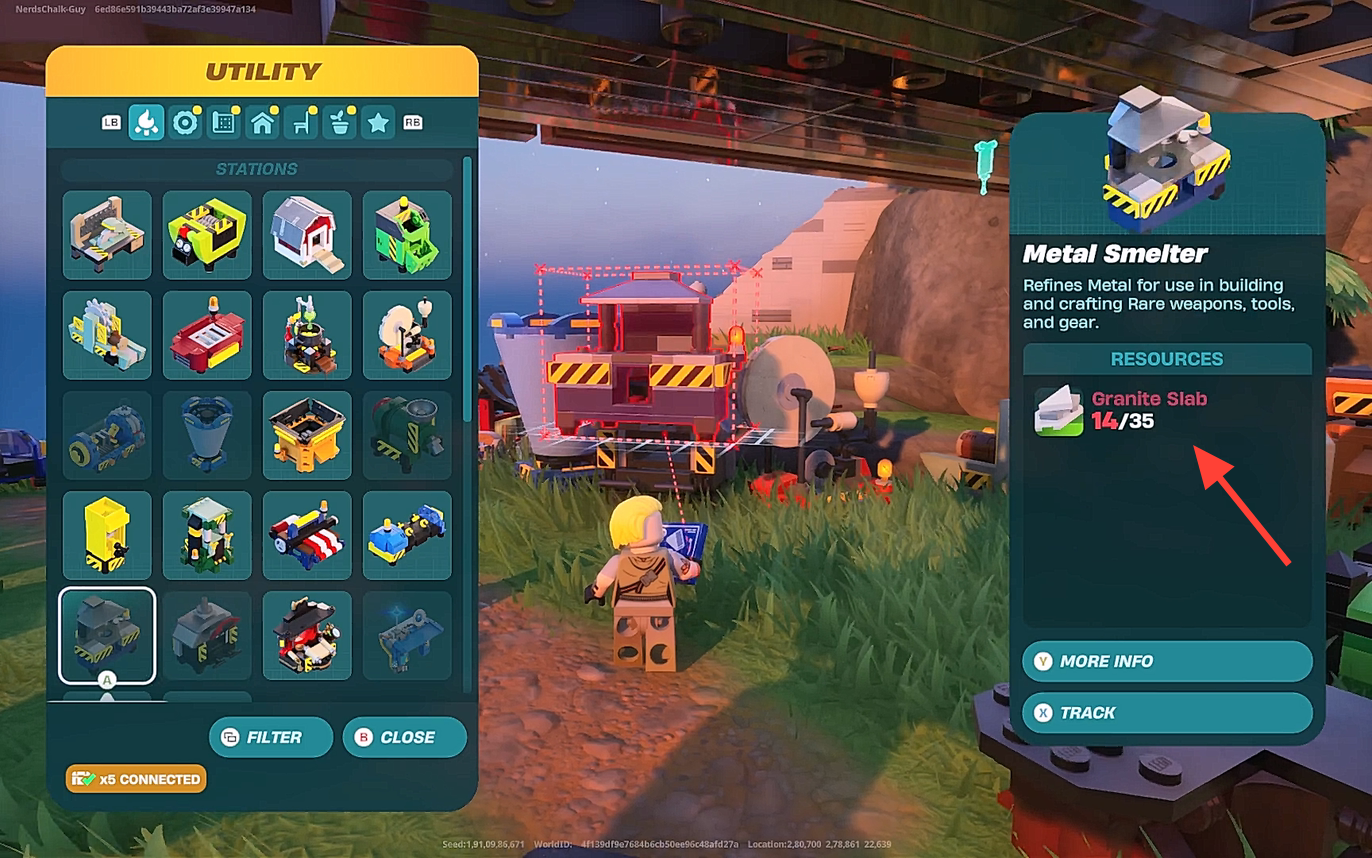Select the house category tab

[x=263, y=124]
